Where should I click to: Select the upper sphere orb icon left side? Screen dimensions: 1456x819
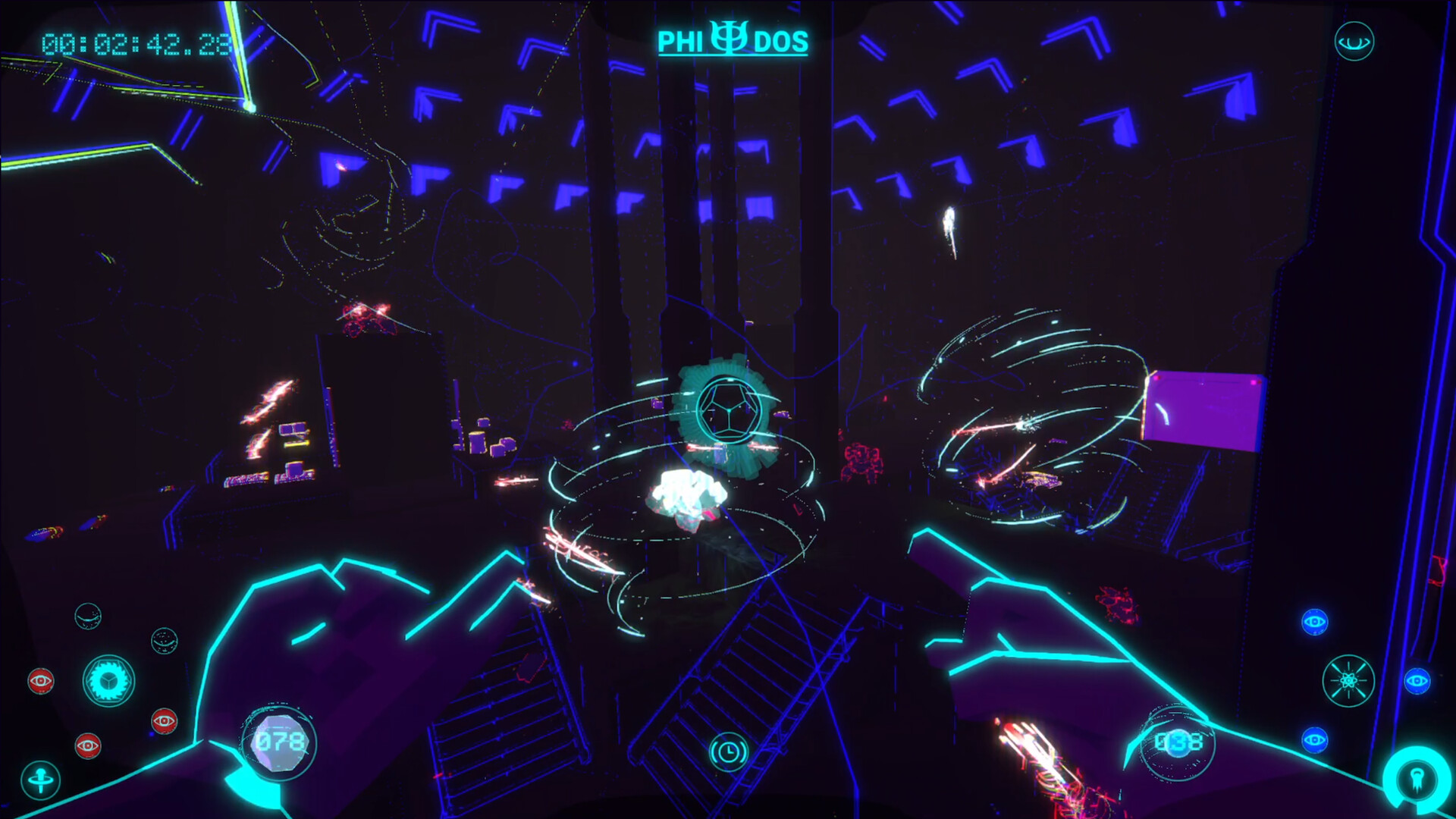click(89, 617)
